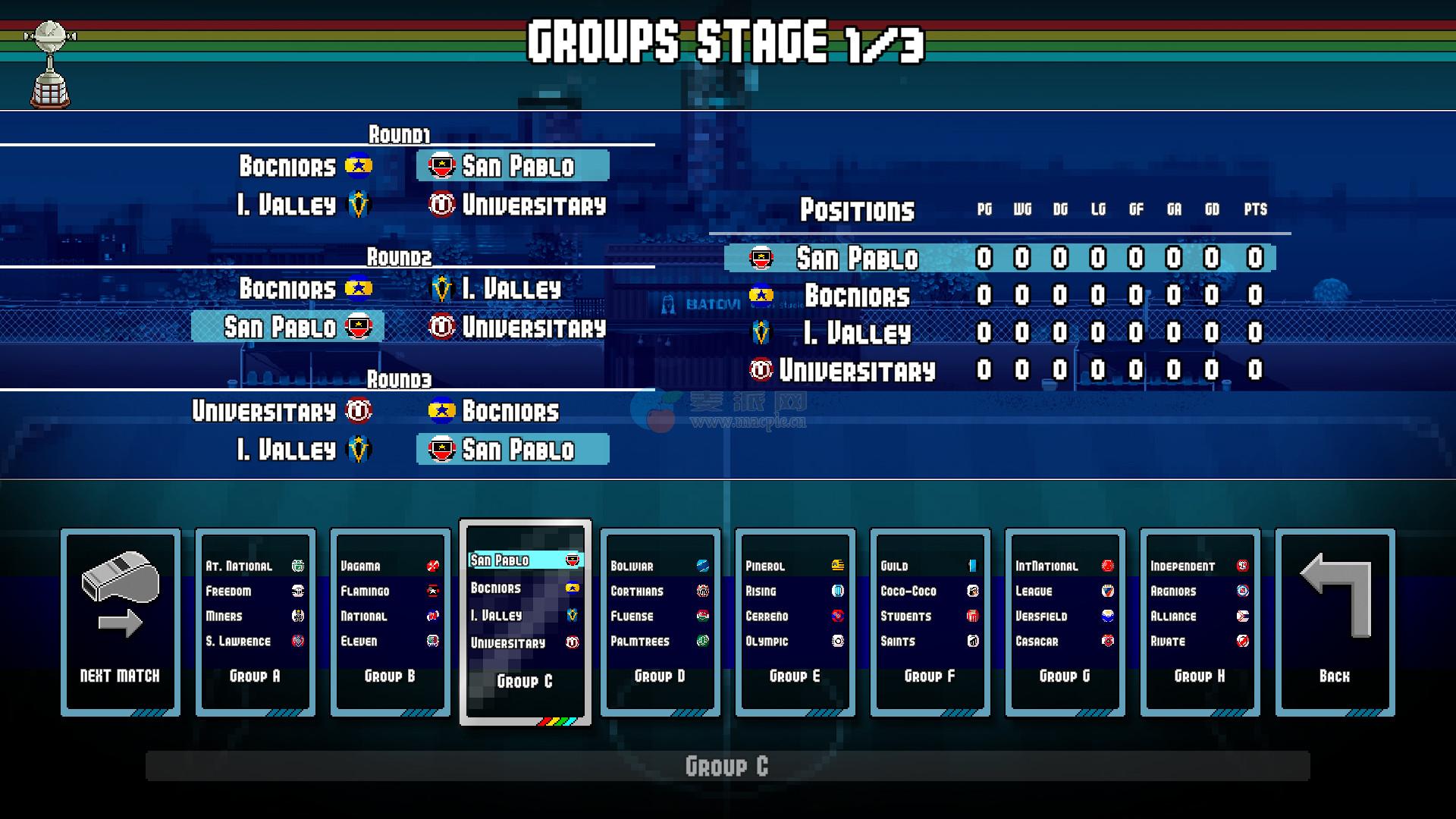
Task: Switch to the Group E card
Action: (795, 622)
